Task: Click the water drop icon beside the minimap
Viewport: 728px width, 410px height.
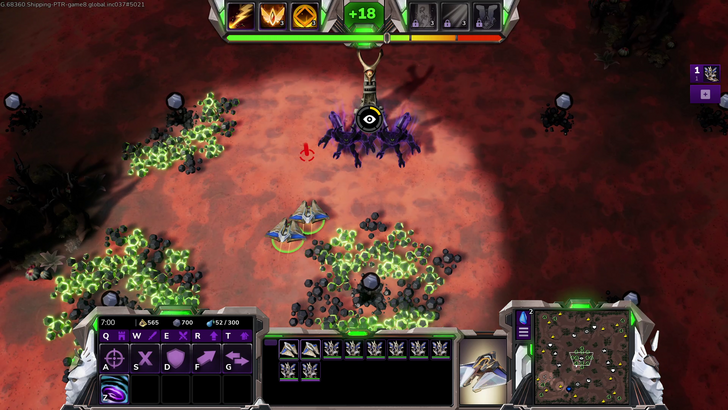Action: pyautogui.click(x=523, y=318)
